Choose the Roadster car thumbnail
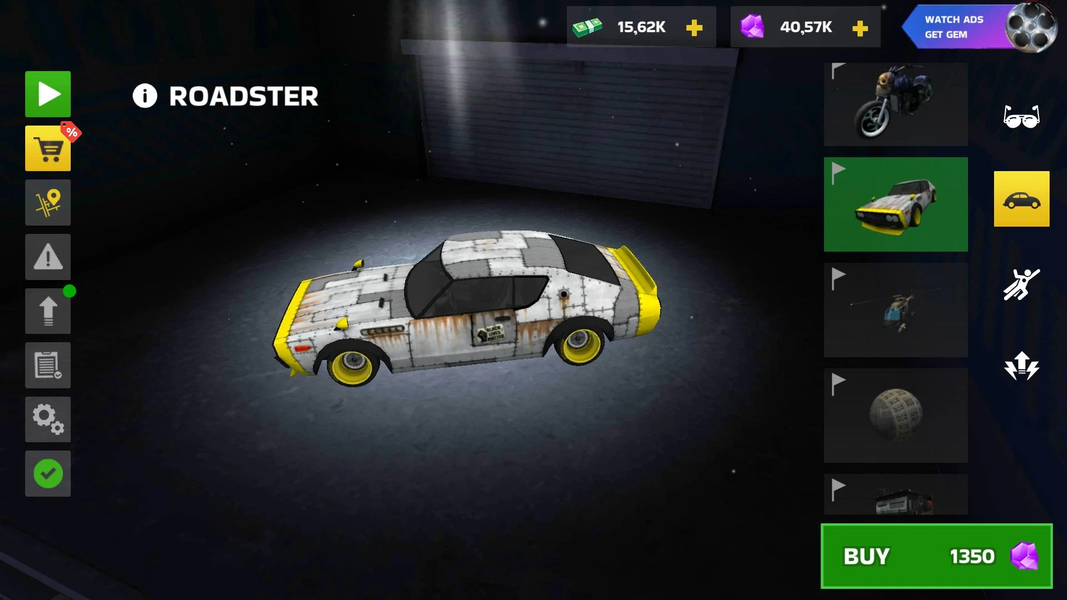Image resolution: width=1067 pixels, height=600 pixels. pyautogui.click(x=895, y=204)
